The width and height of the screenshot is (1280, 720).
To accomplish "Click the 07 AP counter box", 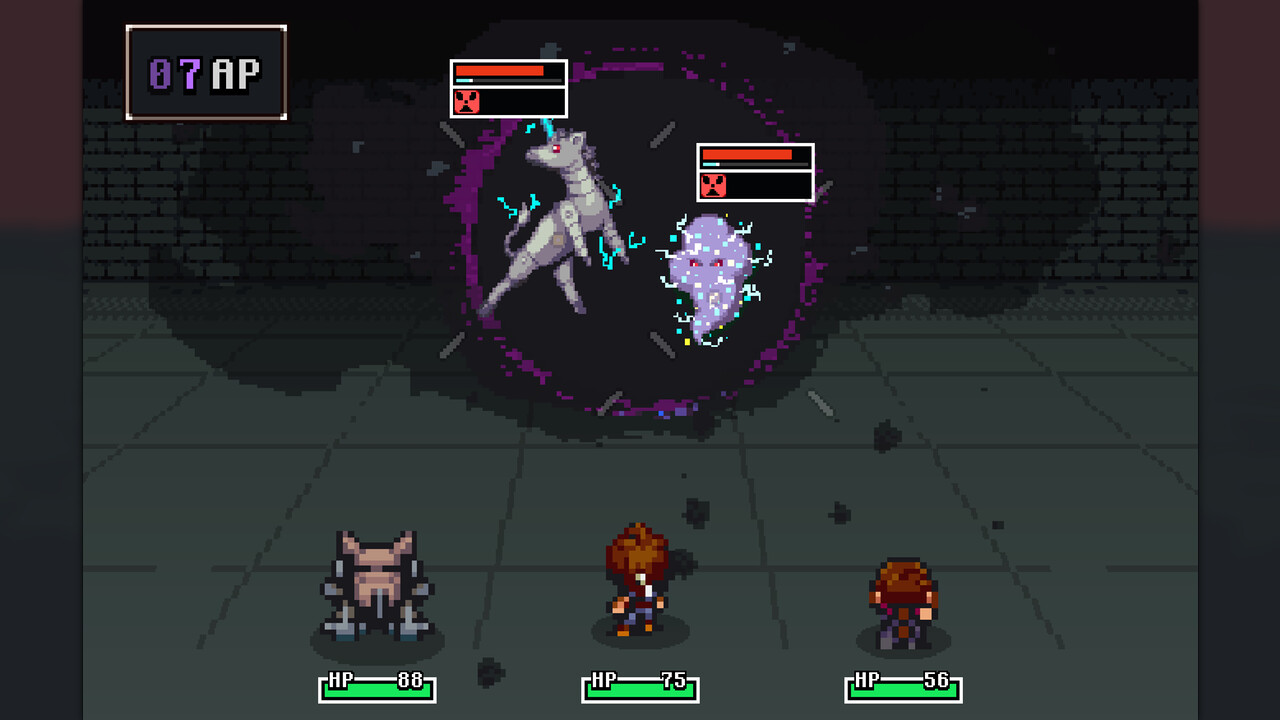I will (x=205, y=71).
